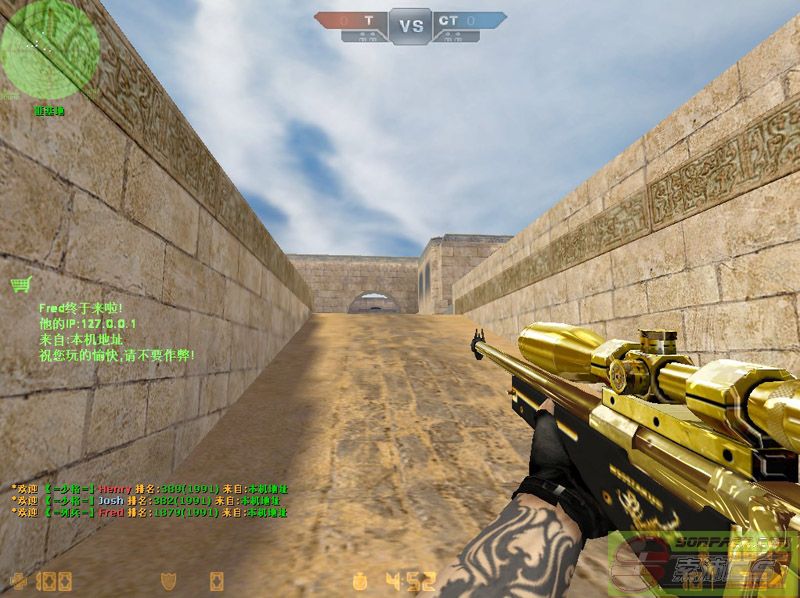Click Henry's welcome line in chat
The height and width of the screenshot is (598, 800).
click(x=150, y=488)
